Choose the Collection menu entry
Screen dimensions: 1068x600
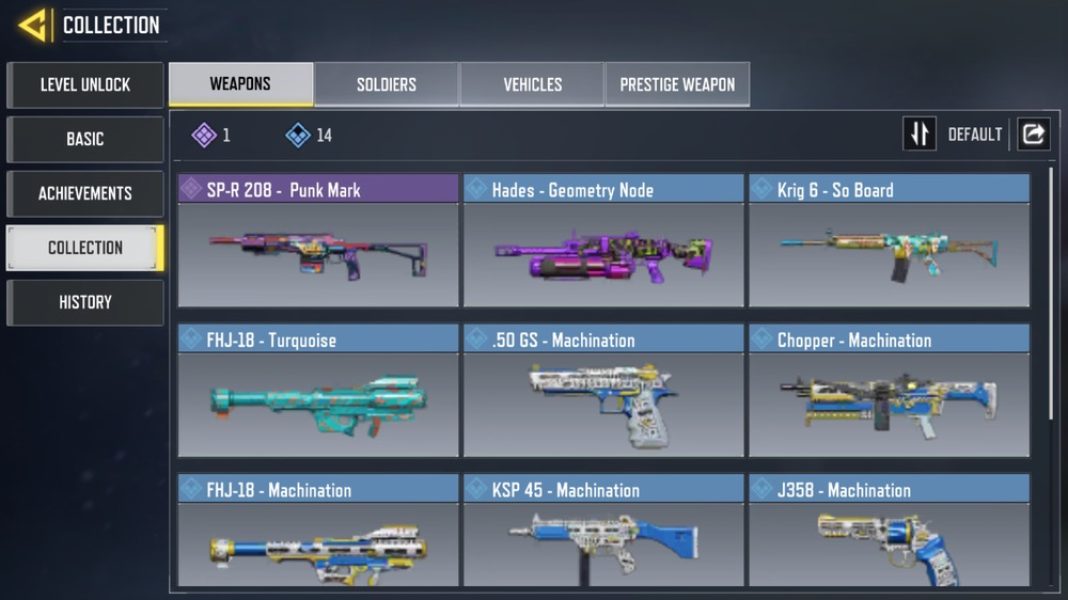pyautogui.click(x=85, y=247)
